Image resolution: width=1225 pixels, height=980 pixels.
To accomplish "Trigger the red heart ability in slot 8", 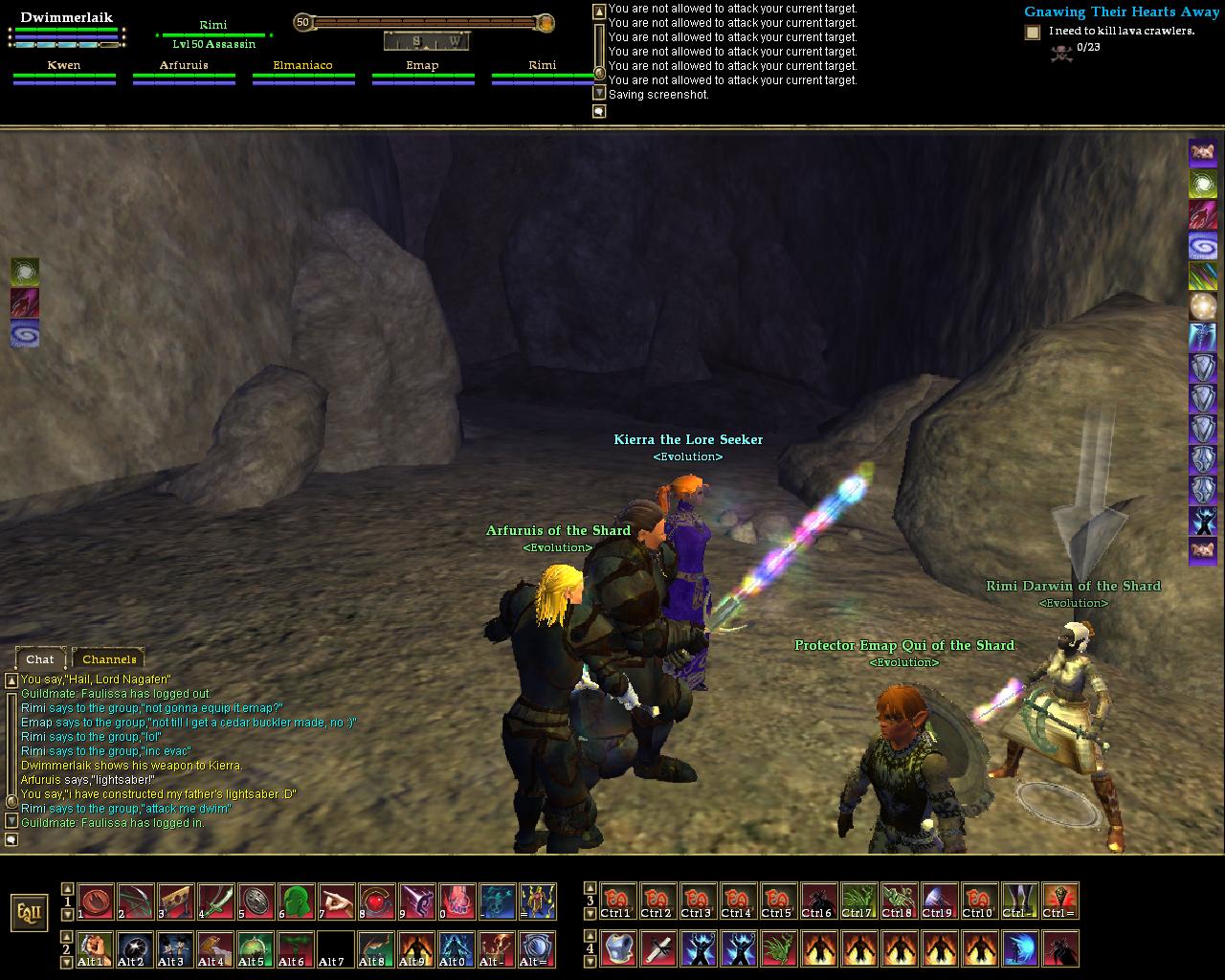I will coord(376,902).
